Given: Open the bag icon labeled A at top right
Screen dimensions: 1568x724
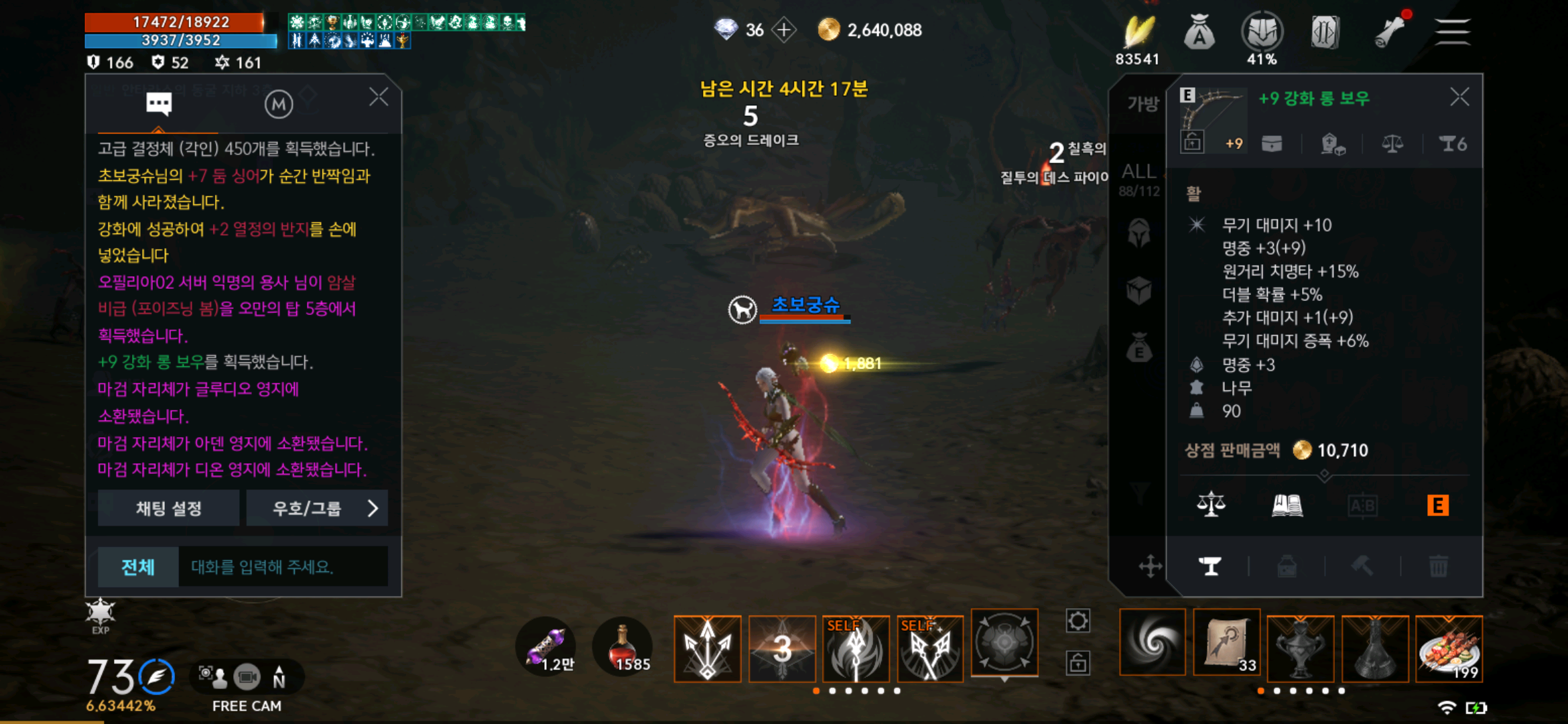Looking at the screenshot, I should click(x=1199, y=31).
